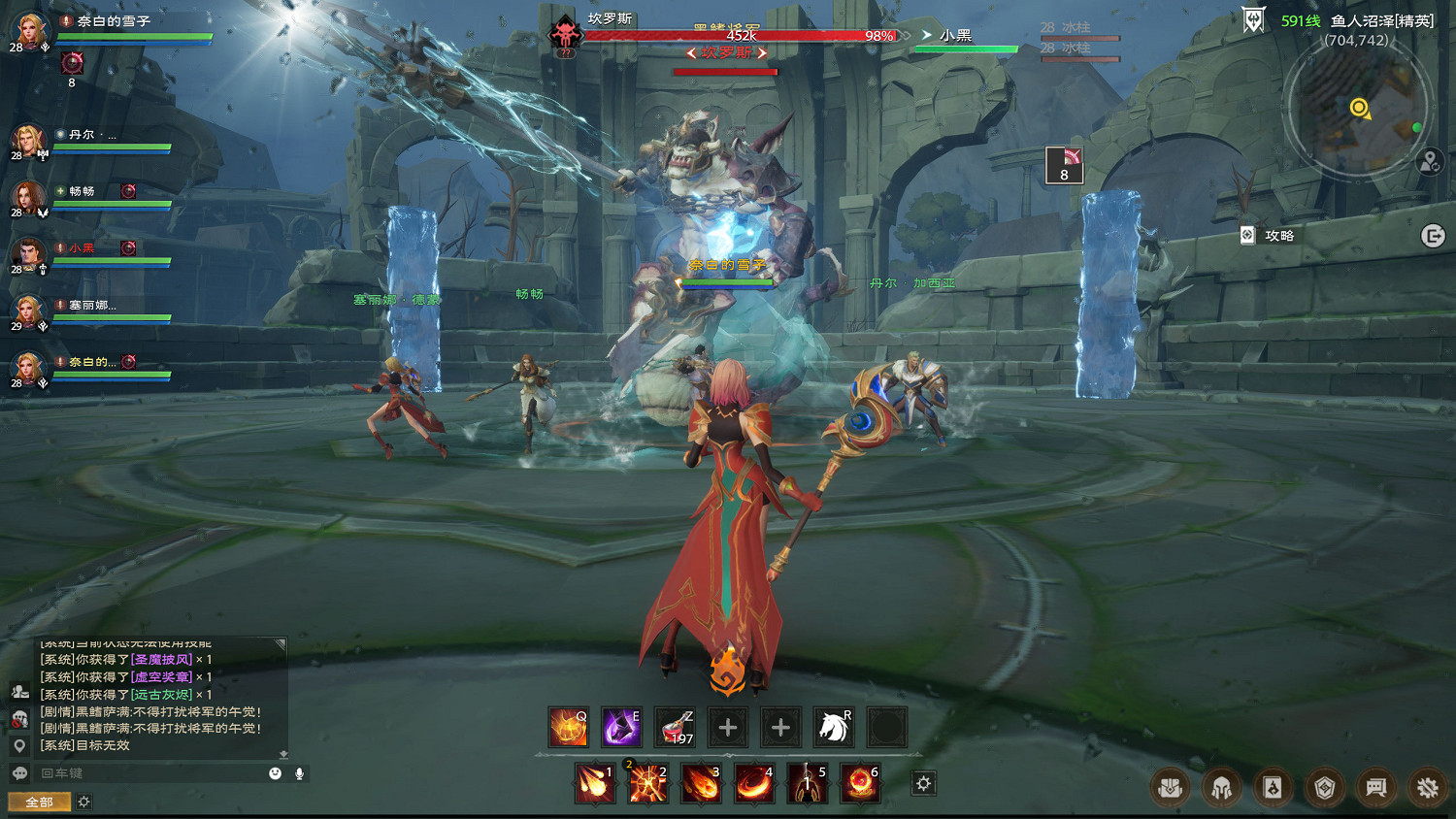
Task: Open the emoji picker in chat
Action: [276, 773]
